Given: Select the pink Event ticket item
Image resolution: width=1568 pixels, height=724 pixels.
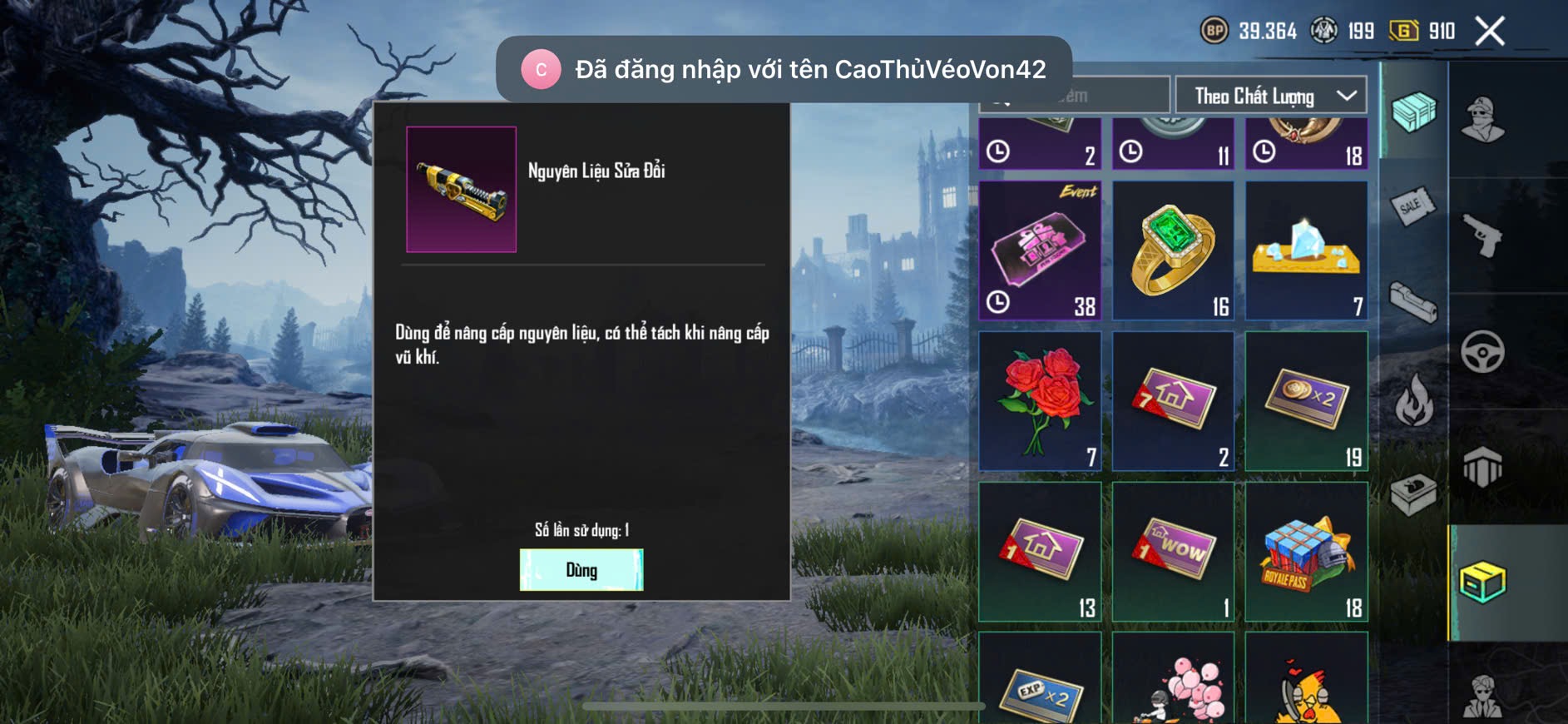Looking at the screenshot, I should click(x=1040, y=250).
